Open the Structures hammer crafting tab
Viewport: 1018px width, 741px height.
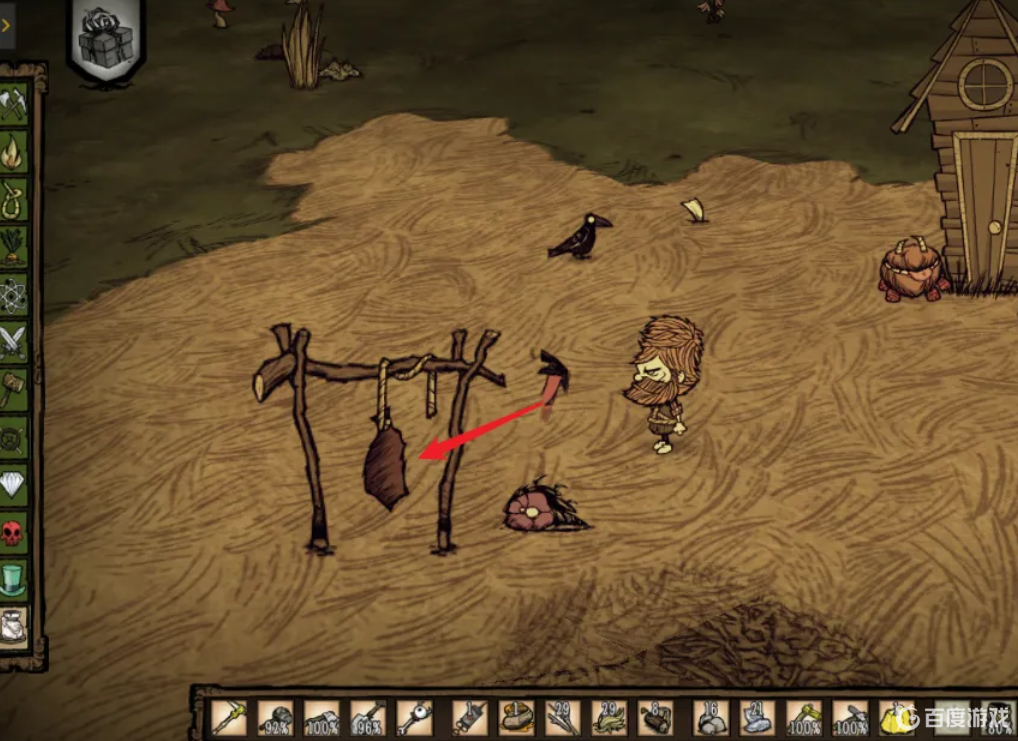tap(13, 390)
